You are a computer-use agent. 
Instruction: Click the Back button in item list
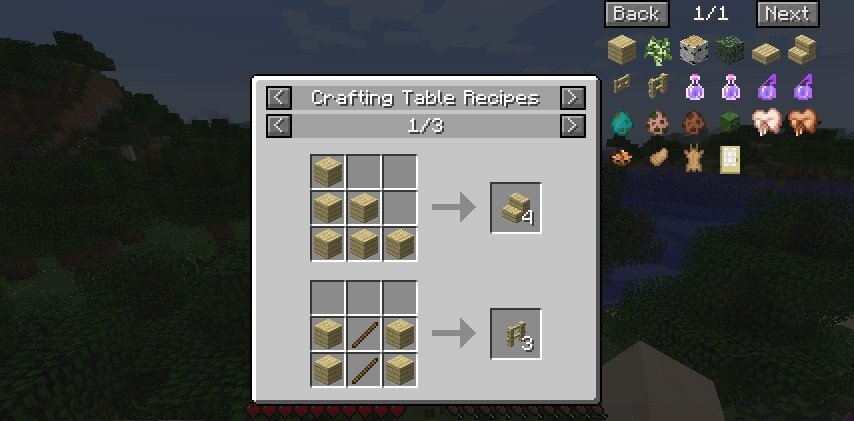point(636,14)
